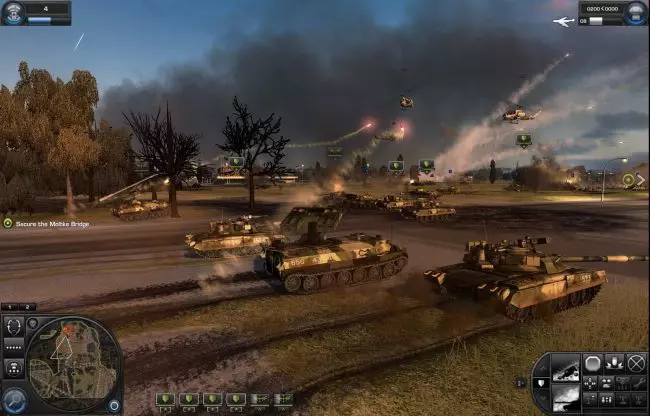This screenshot has width=650, height=416.
Task: Click the four-arrow move command icon
Action: pos(592,381)
